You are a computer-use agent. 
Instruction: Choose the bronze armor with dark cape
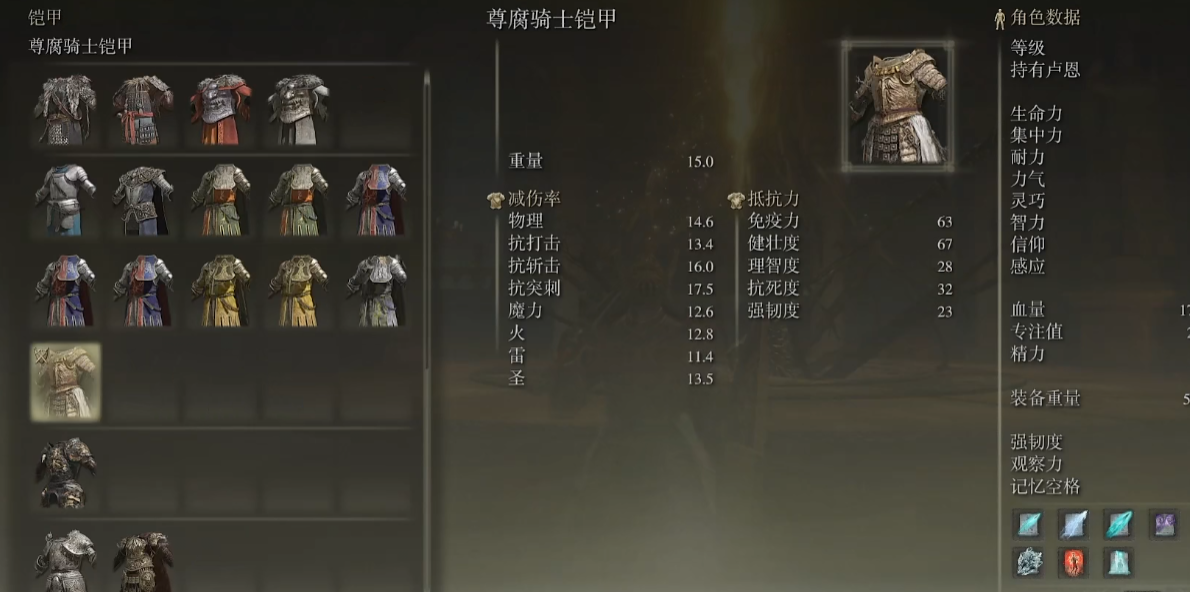tap(143, 560)
